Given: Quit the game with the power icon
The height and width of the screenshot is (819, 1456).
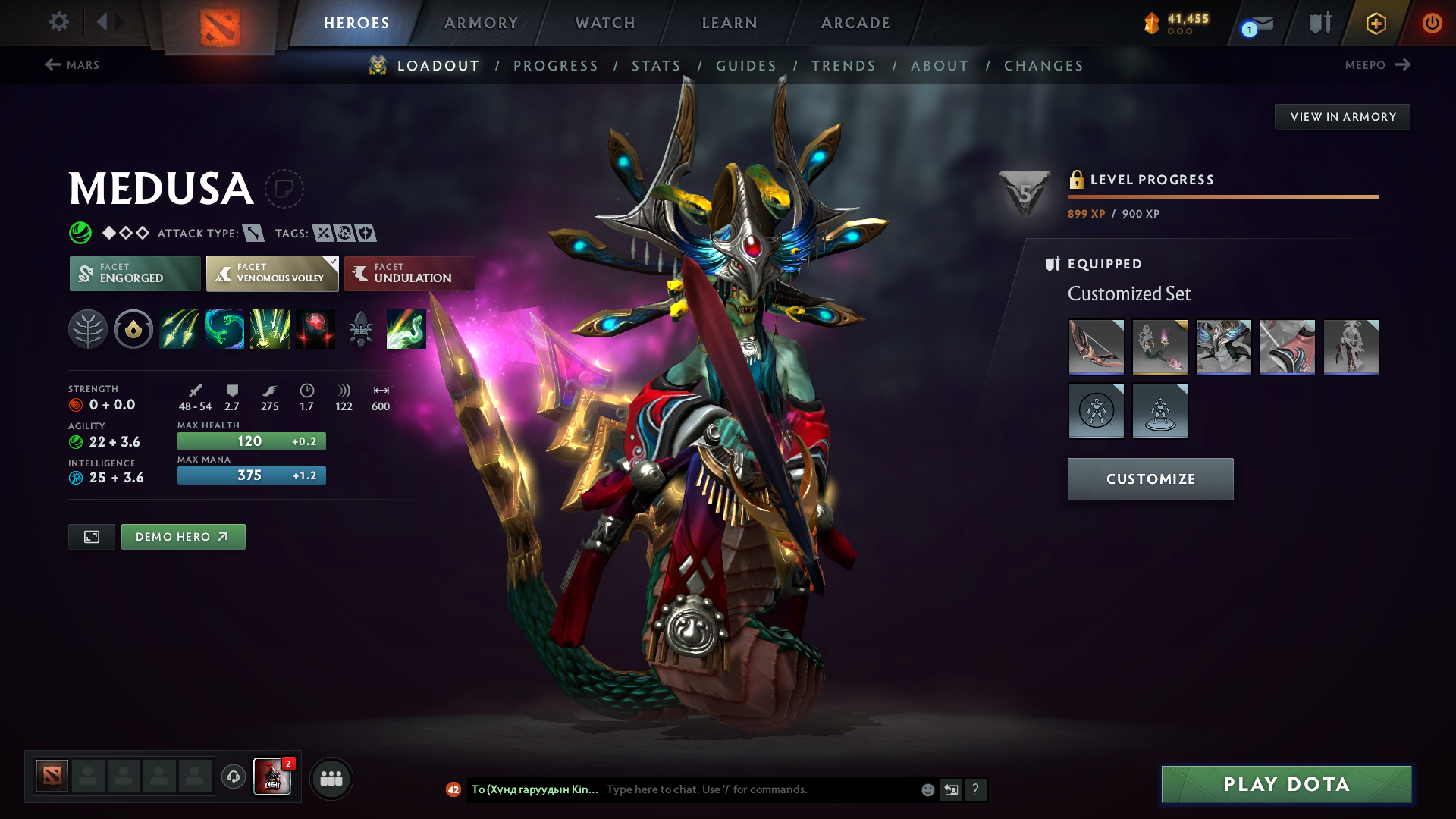Looking at the screenshot, I should click(x=1432, y=23).
